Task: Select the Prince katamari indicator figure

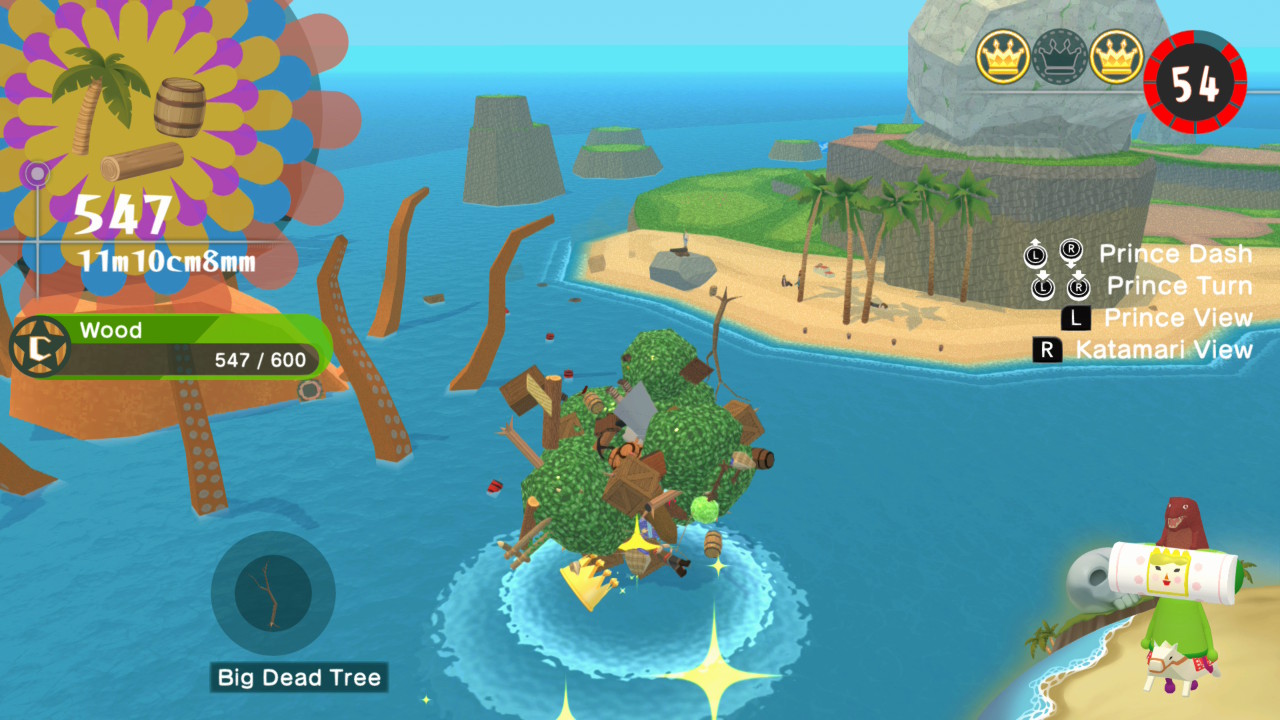Action: [x=1177, y=601]
